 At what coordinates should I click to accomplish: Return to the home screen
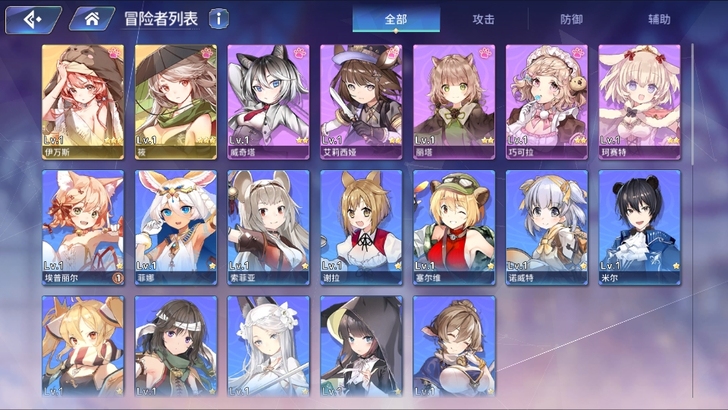(92, 18)
